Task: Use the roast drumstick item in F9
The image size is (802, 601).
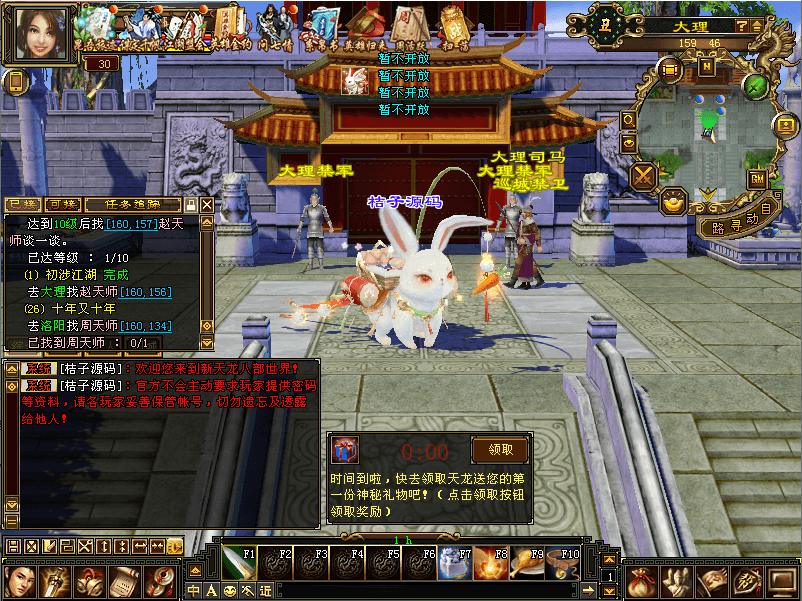Action: tap(524, 562)
